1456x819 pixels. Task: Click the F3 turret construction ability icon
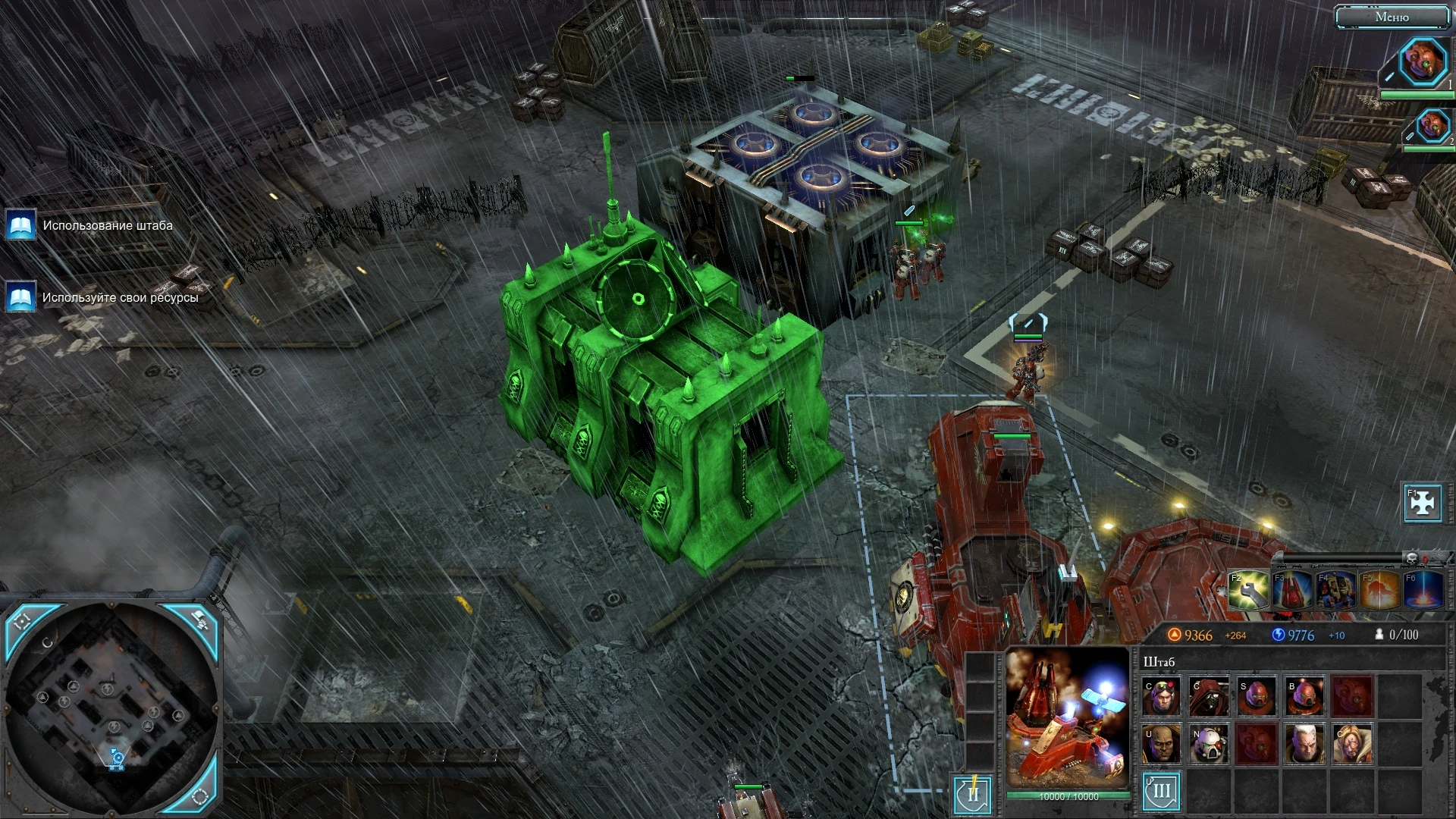pyautogui.click(x=1293, y=590)
